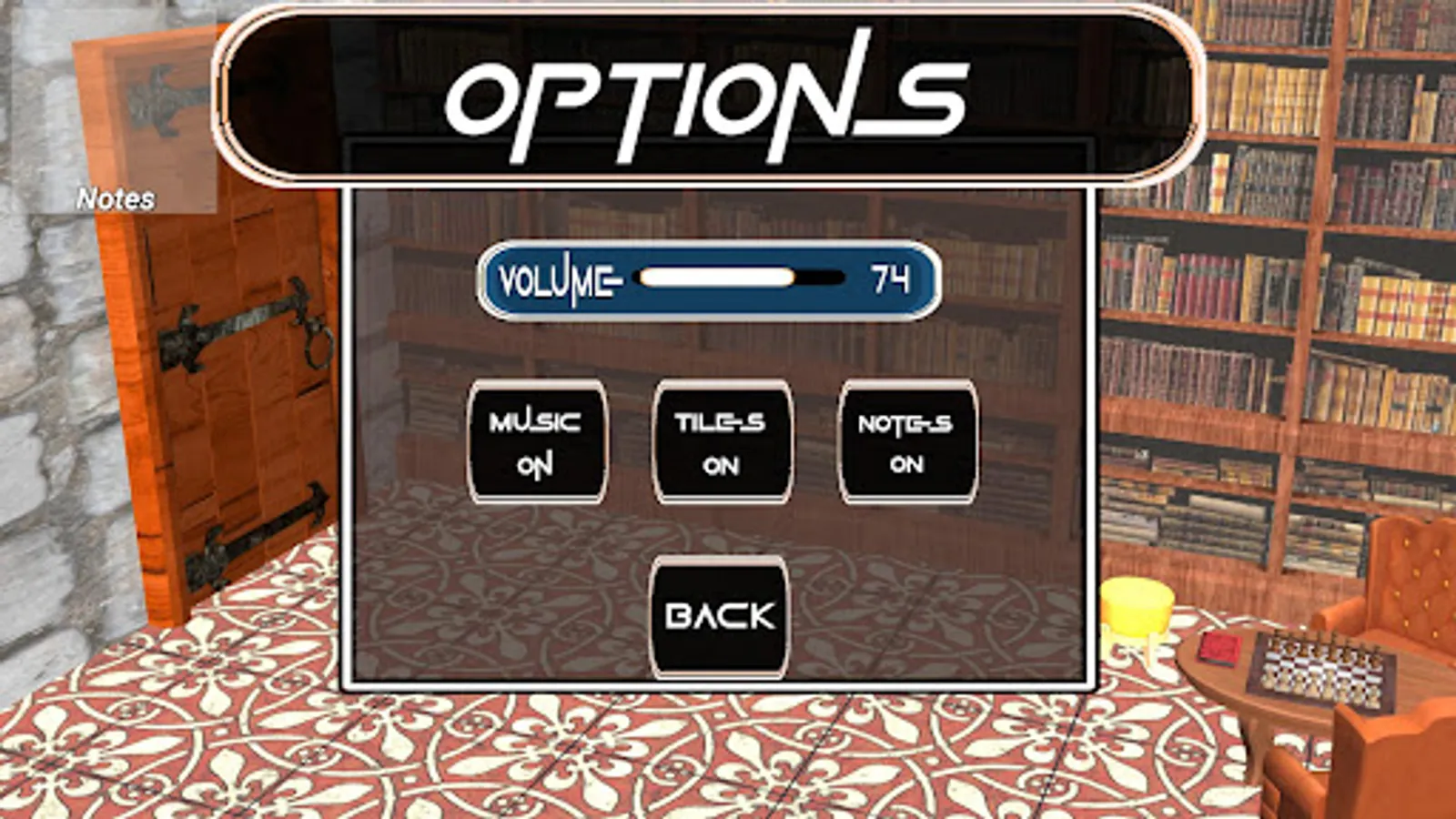
Task: Click the volume value 74
Action: click(889, 278)
